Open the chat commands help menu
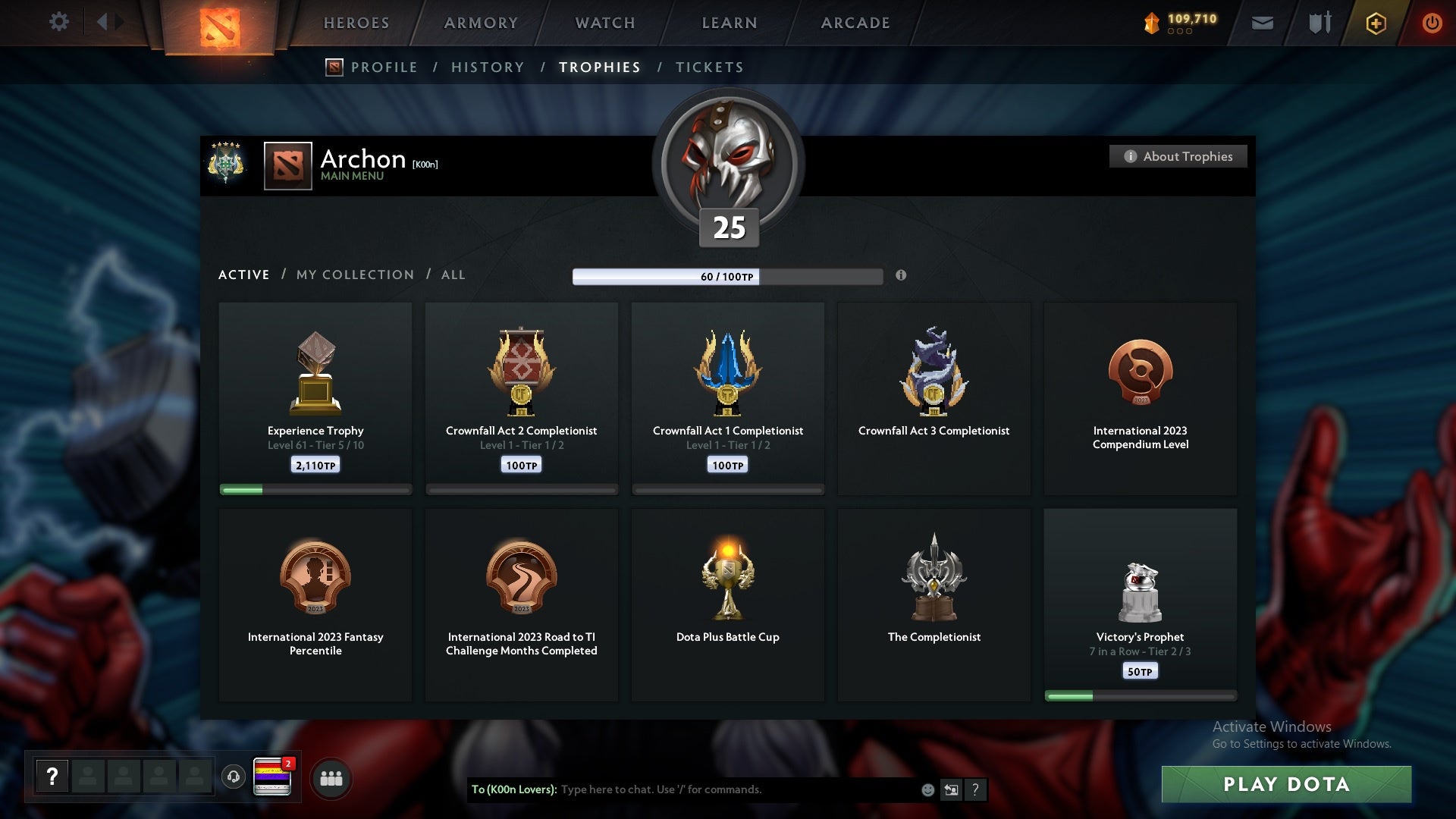 pos(977,789)
